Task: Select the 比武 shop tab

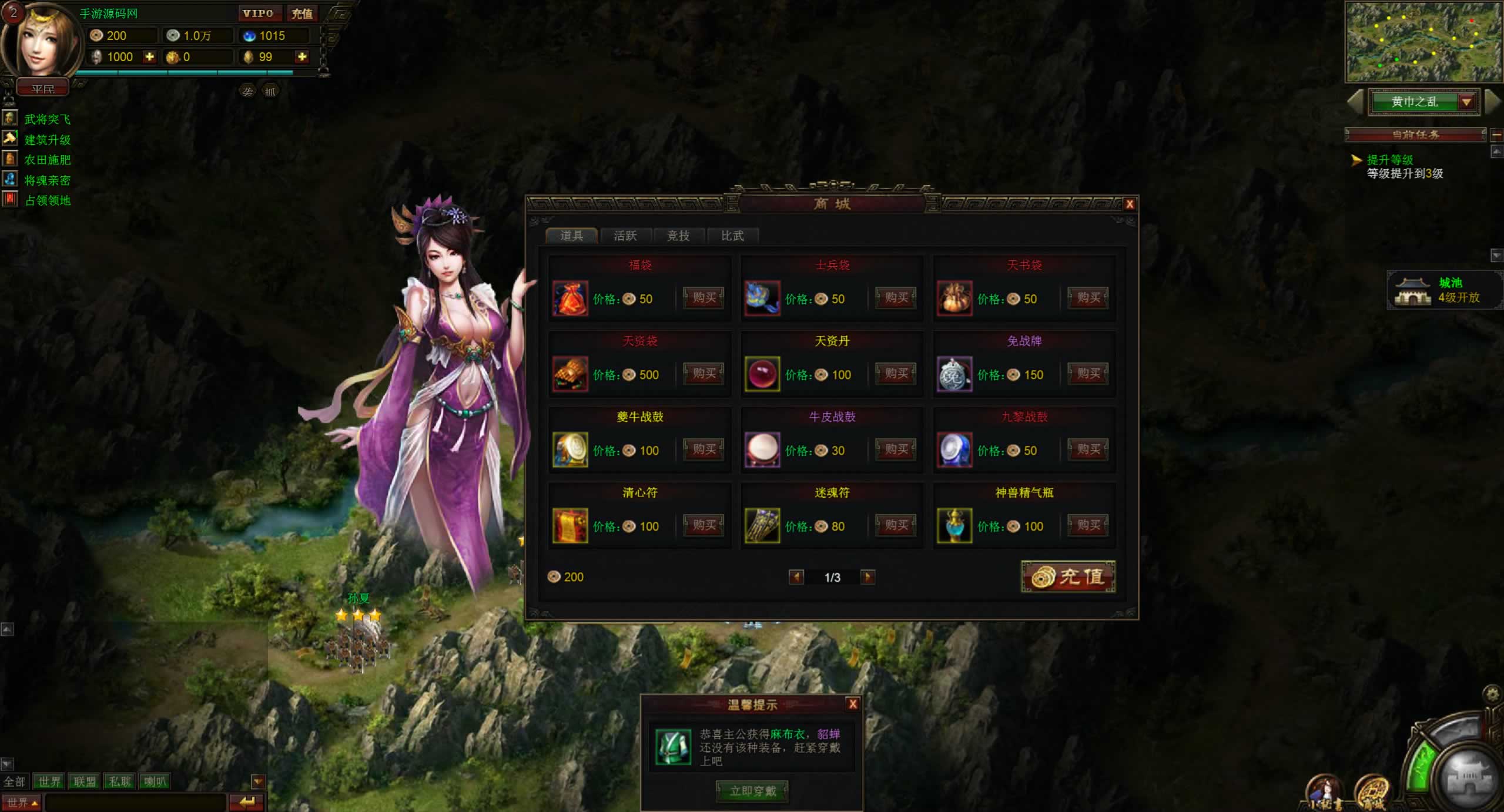Action: pos(732,236)
